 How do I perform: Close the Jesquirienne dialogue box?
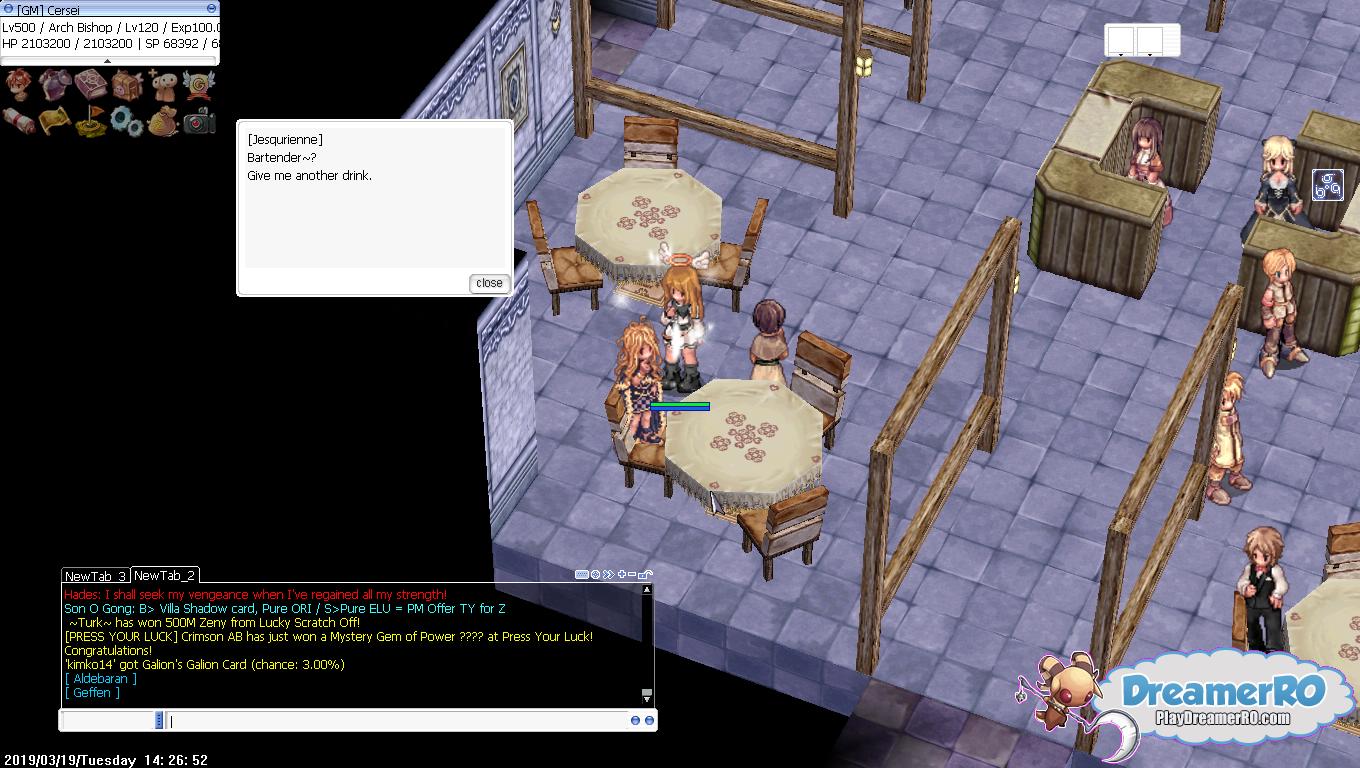(x=489, y=283)
